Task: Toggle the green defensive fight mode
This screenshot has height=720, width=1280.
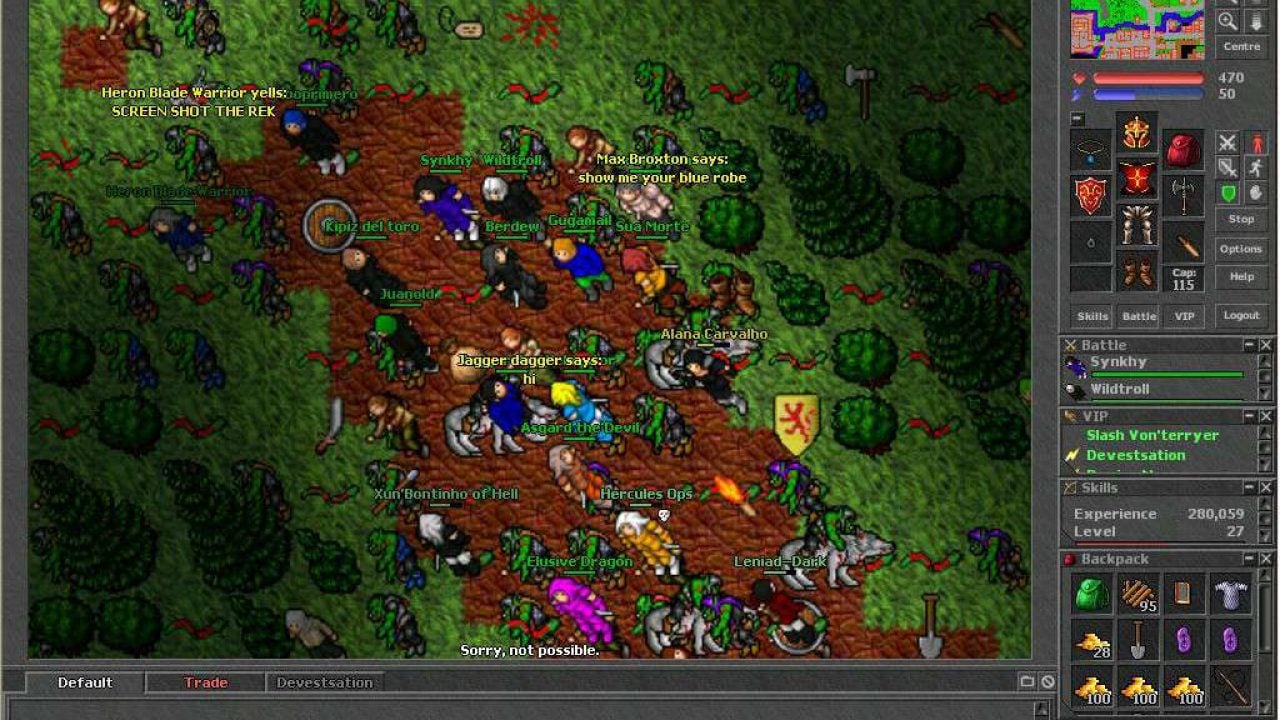Action: [x=1229, y=192]
